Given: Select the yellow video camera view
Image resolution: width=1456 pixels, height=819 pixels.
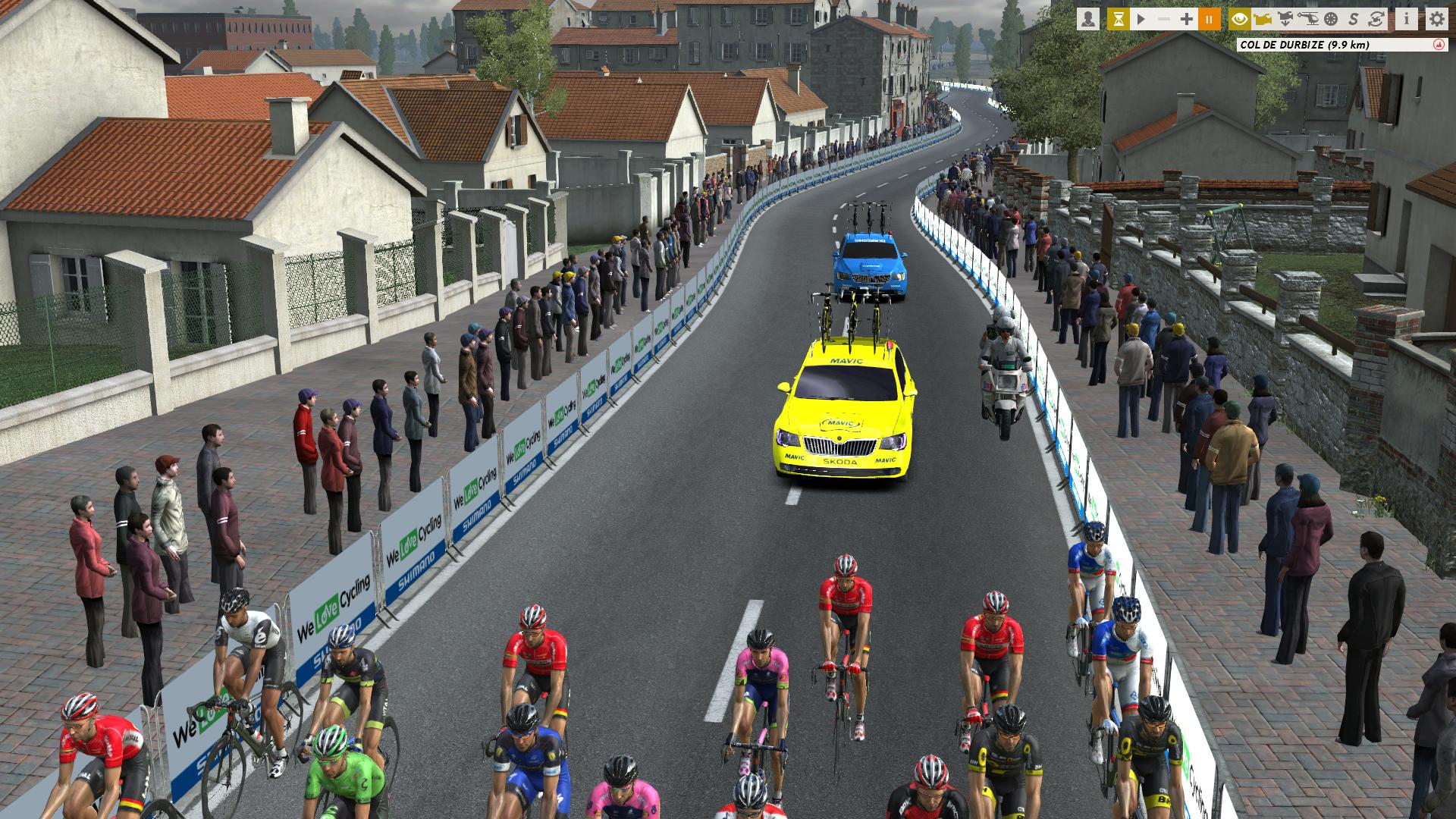Looking at the screenshot, I should coord(1263,19).
